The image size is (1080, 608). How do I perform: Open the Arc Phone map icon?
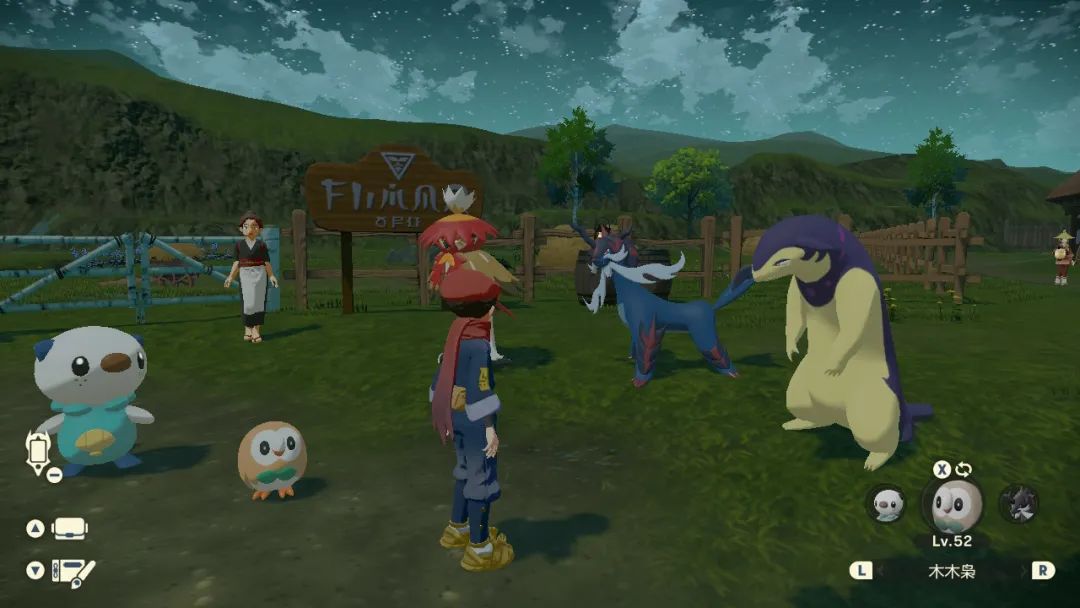(37, 451)
